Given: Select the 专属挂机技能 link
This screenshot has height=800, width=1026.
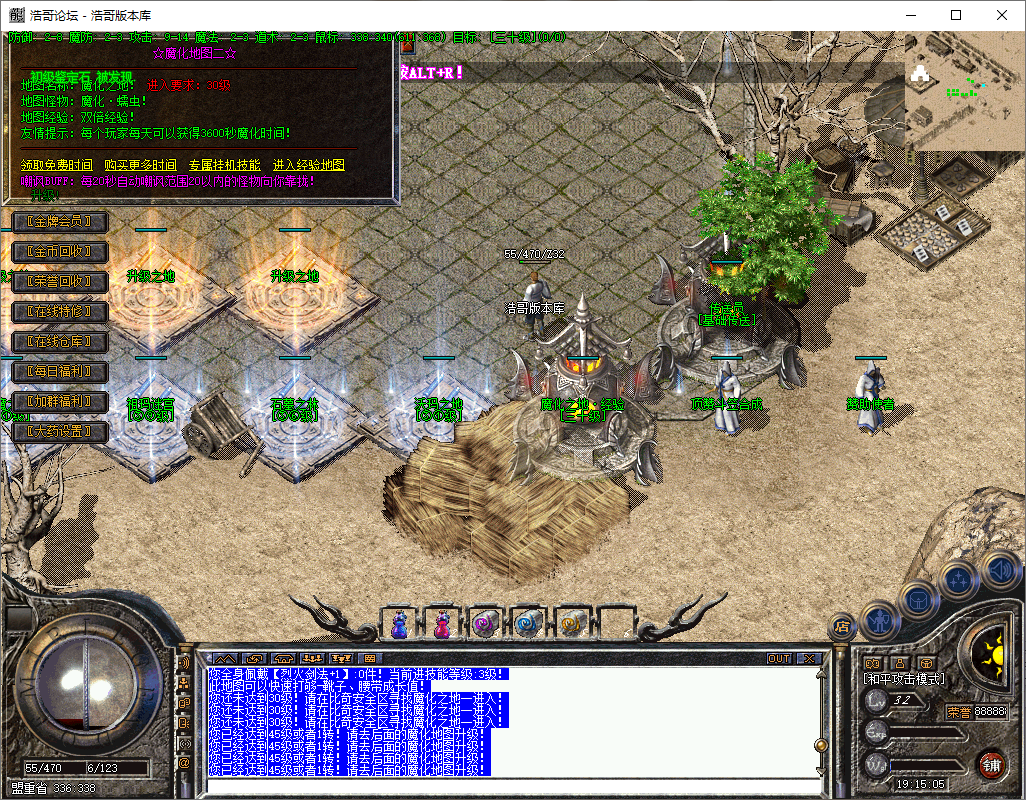Looking at the screenshot, I should coord(224,165).
